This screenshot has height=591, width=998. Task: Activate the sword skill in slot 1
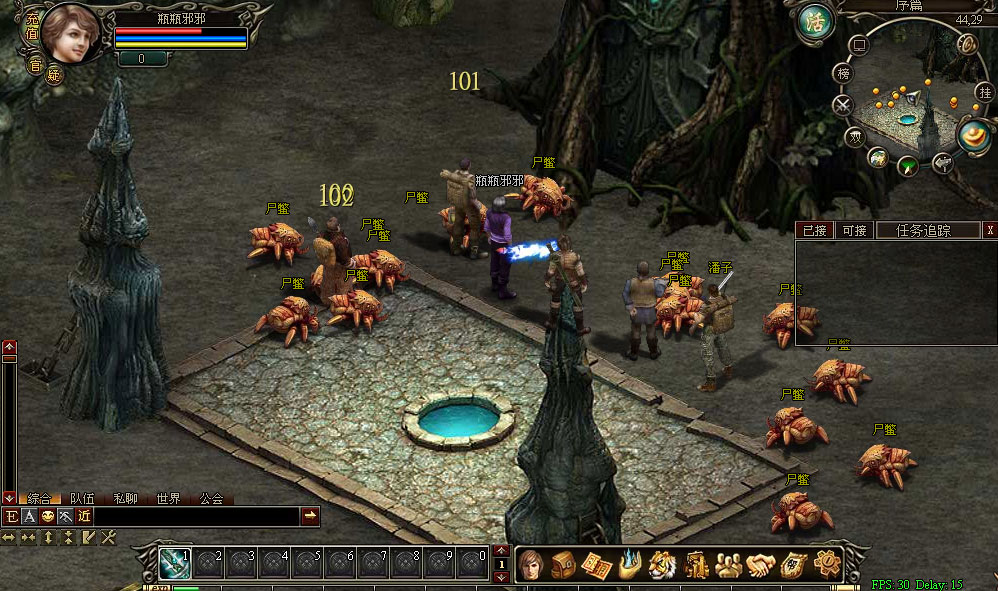point(175,564)
